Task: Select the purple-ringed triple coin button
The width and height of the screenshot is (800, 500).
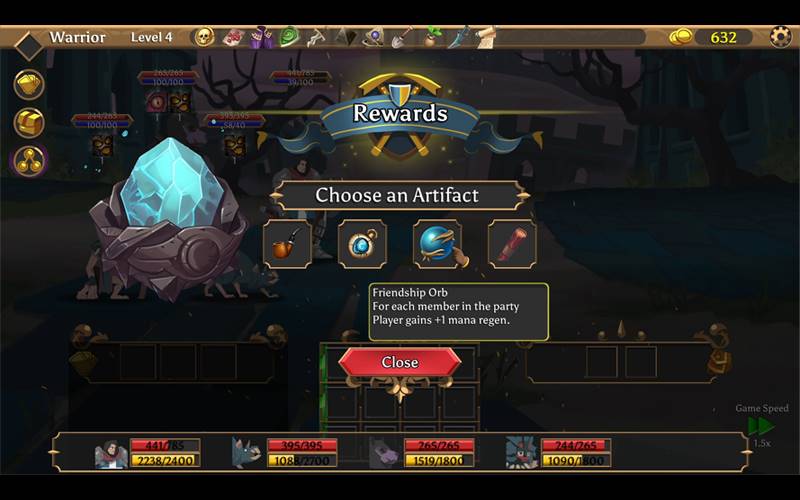Action: pyautogui.click(x=29, y=160)
